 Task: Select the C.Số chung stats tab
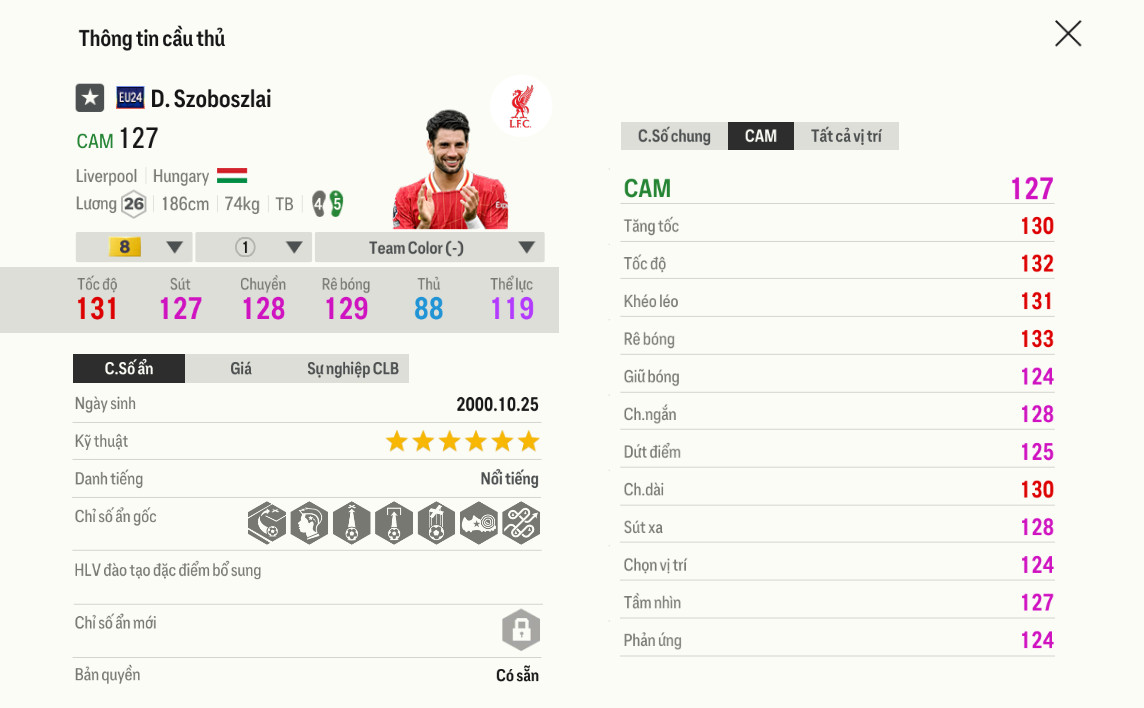tap(674, 136)
